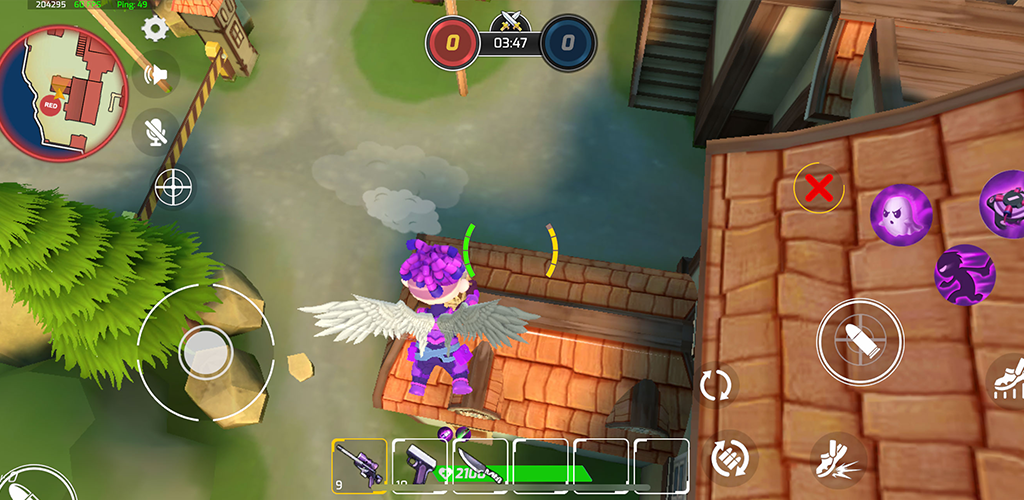1024x500 pixels.
Task: Select the purple pistol weapon slot
Action: pyautogui.click(x=419, y=466)
